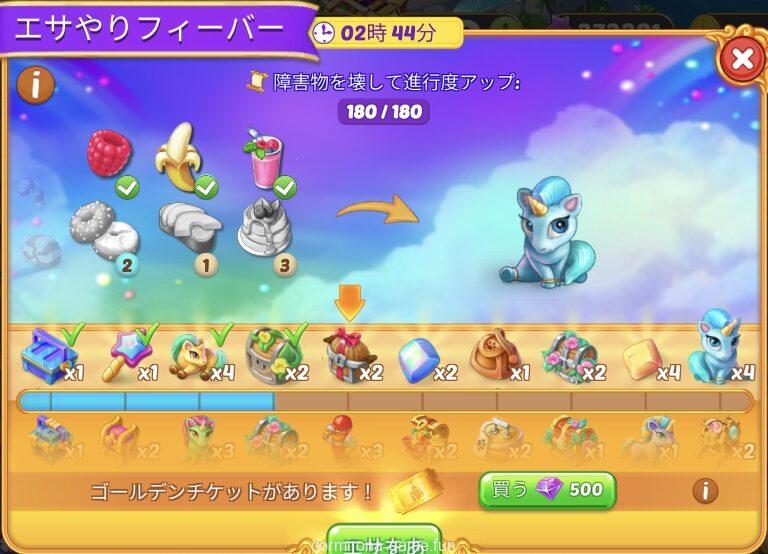Screen dimensions: 768x554
Task: Select the brown backpack reward
Action: click(x=495, y=356)
